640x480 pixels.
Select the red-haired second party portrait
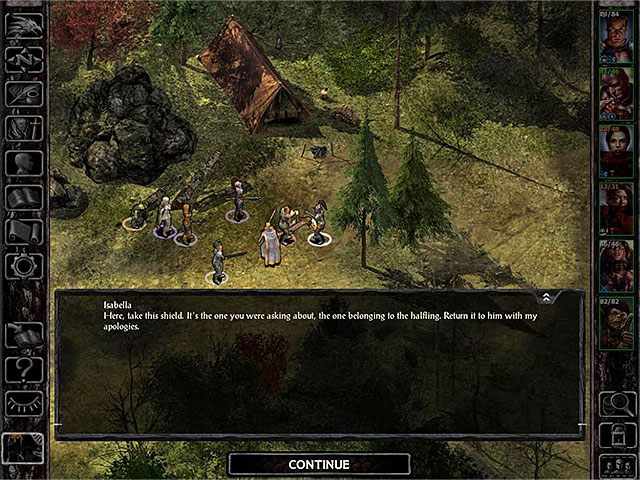point(615,95)
